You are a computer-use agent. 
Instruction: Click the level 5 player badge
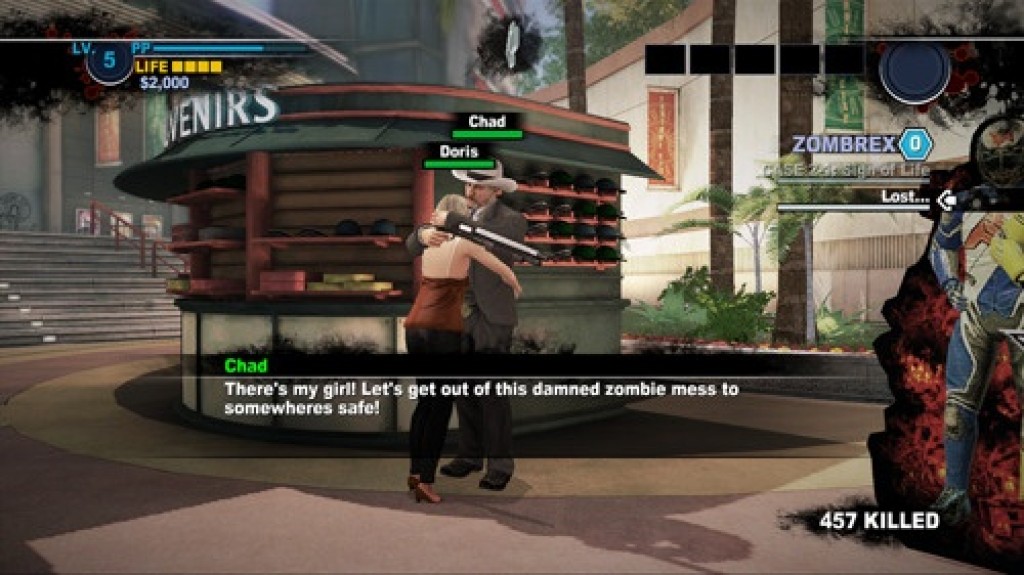[x=109, y=63]
